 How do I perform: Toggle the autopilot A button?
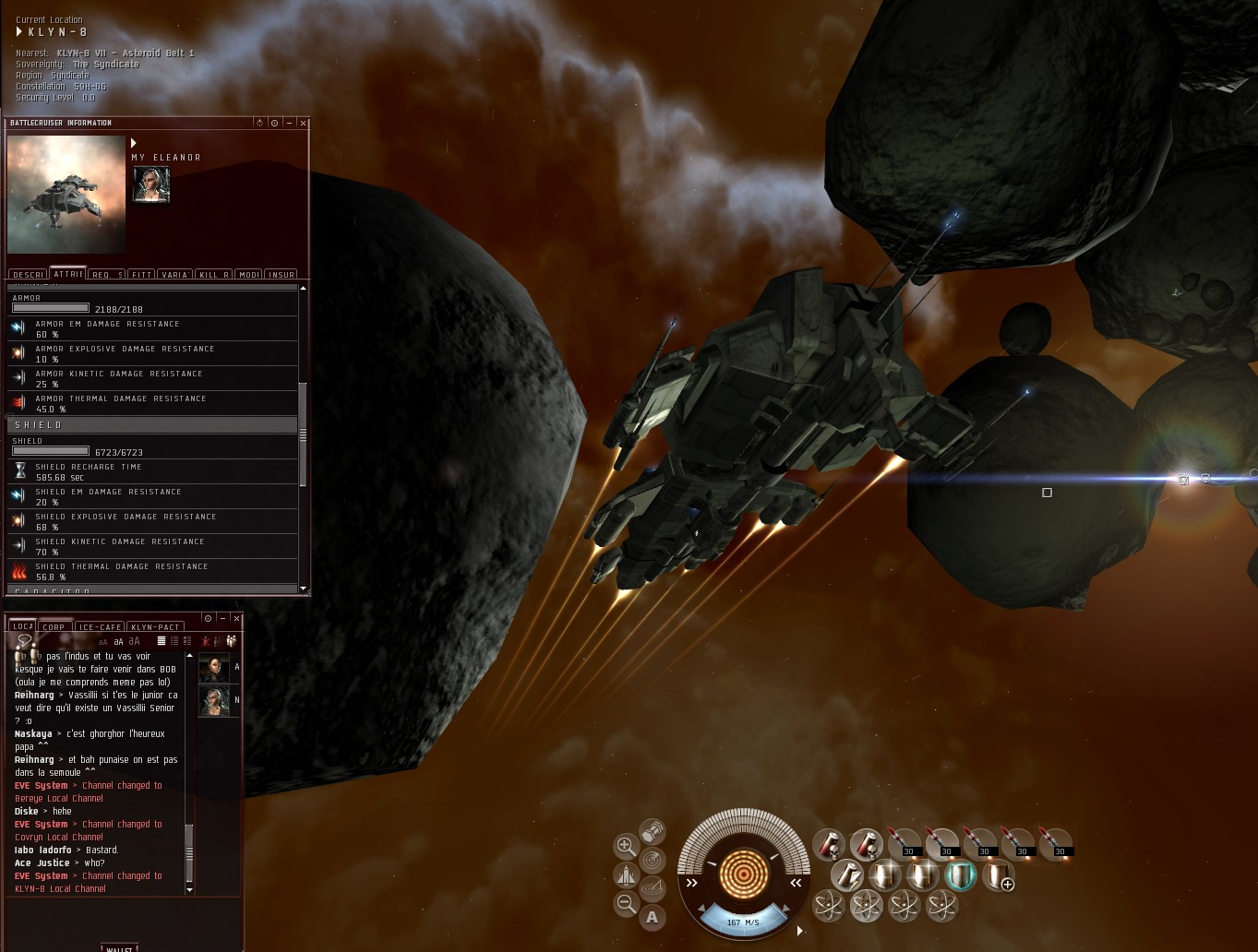[653, 917]
